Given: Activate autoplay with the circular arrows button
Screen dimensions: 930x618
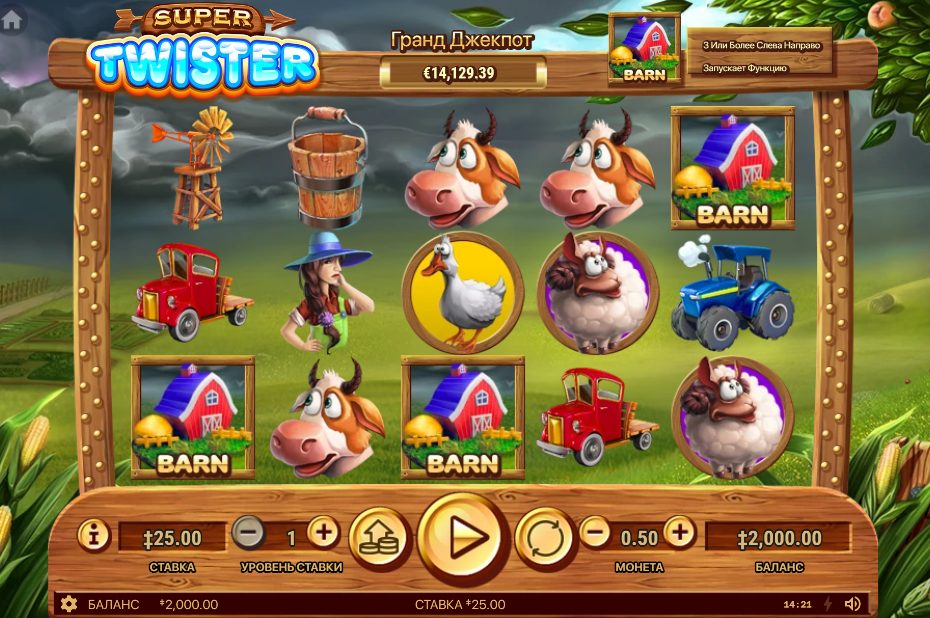Looking at the screenshot, I should coord(545,537).
